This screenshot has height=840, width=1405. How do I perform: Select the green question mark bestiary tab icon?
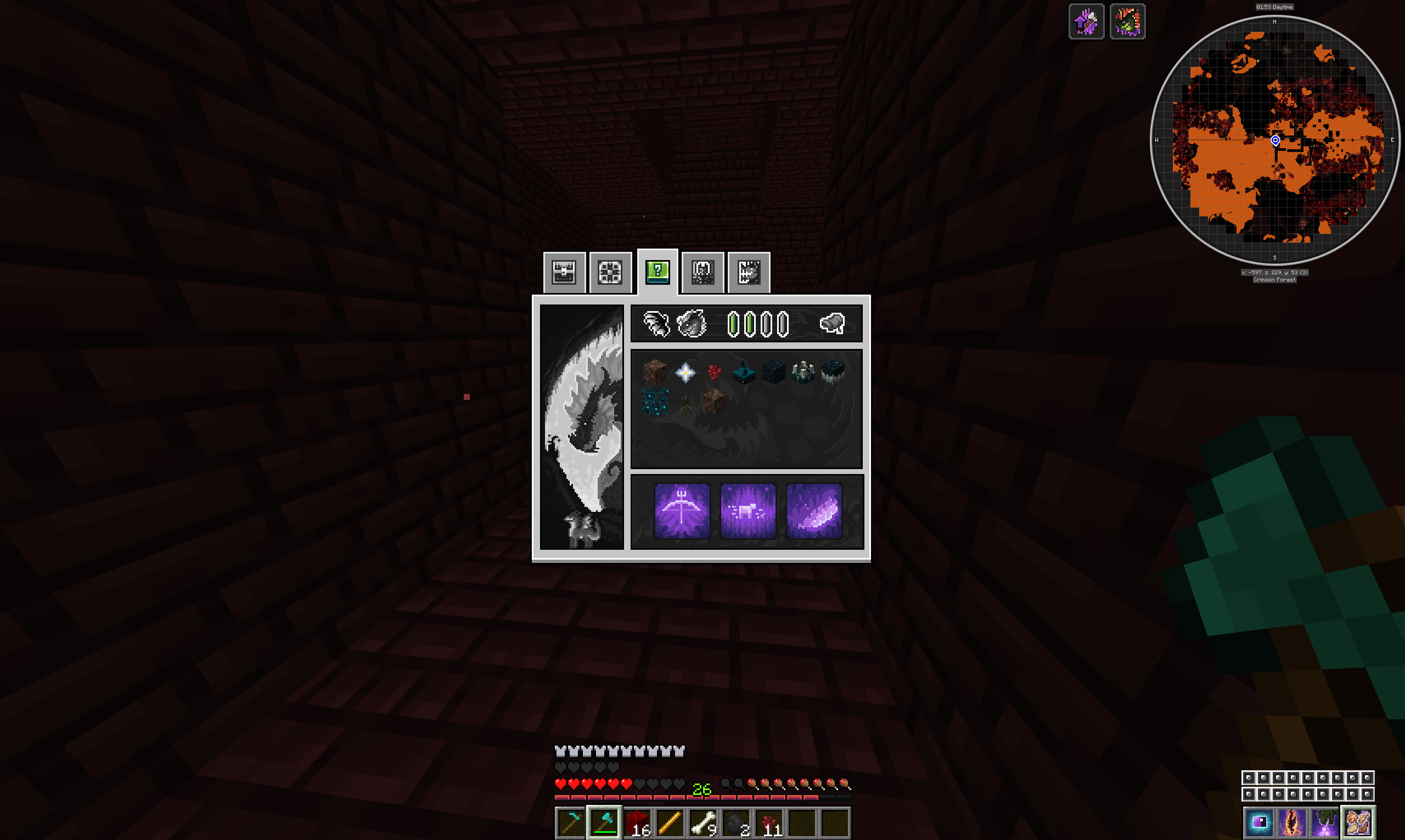click(x=657, y=273)
